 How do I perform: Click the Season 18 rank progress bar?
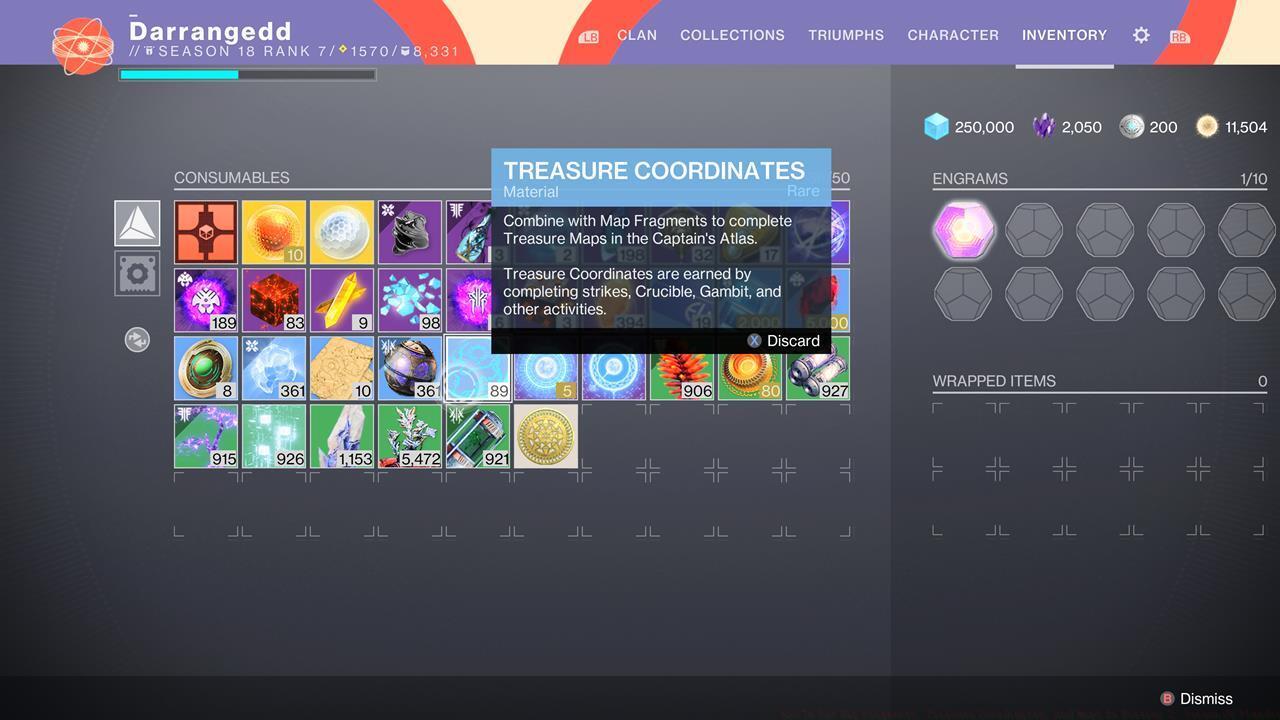[246, 73]
